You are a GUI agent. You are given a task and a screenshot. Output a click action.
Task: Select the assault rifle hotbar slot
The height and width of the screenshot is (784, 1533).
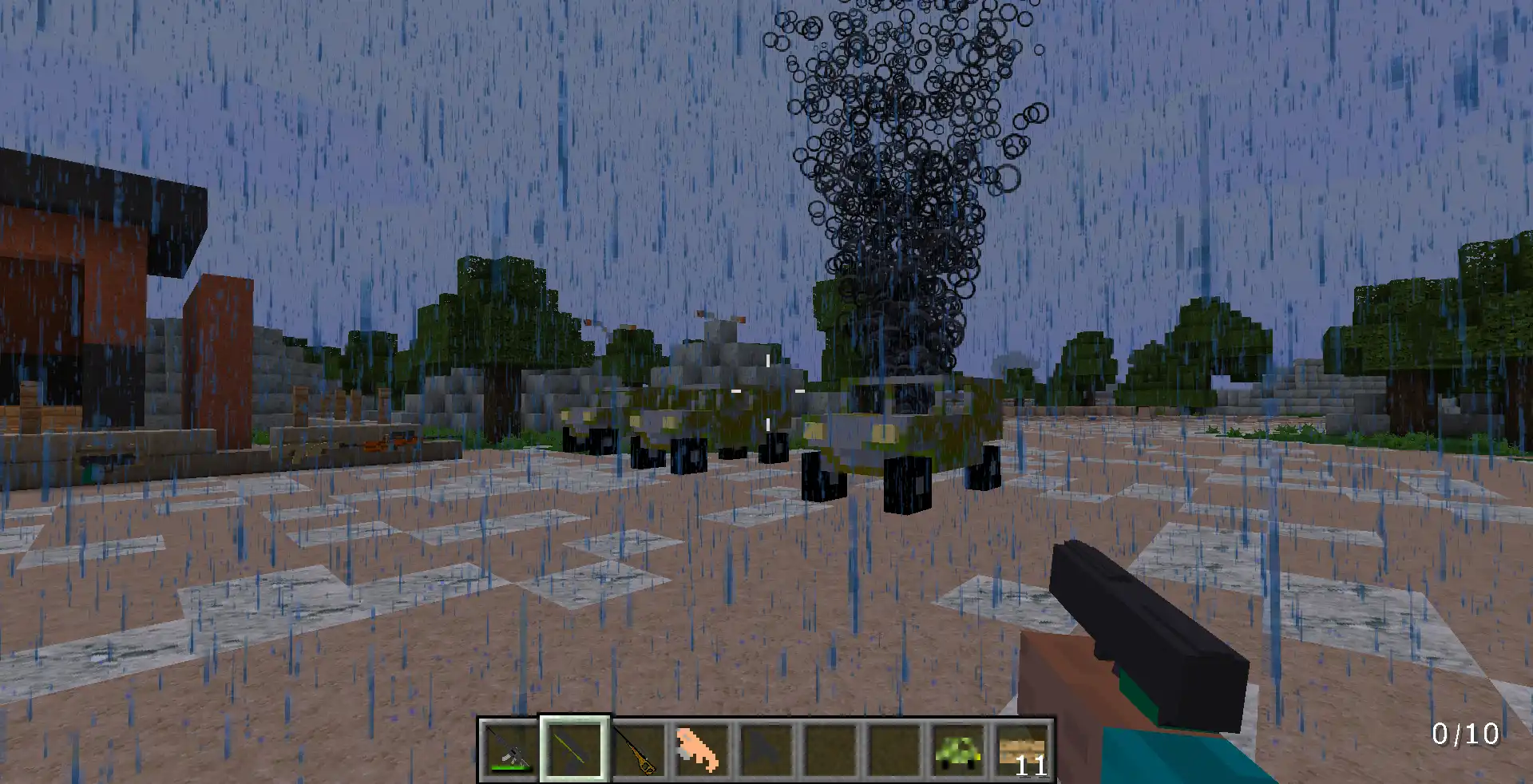(x=510, y=750)
